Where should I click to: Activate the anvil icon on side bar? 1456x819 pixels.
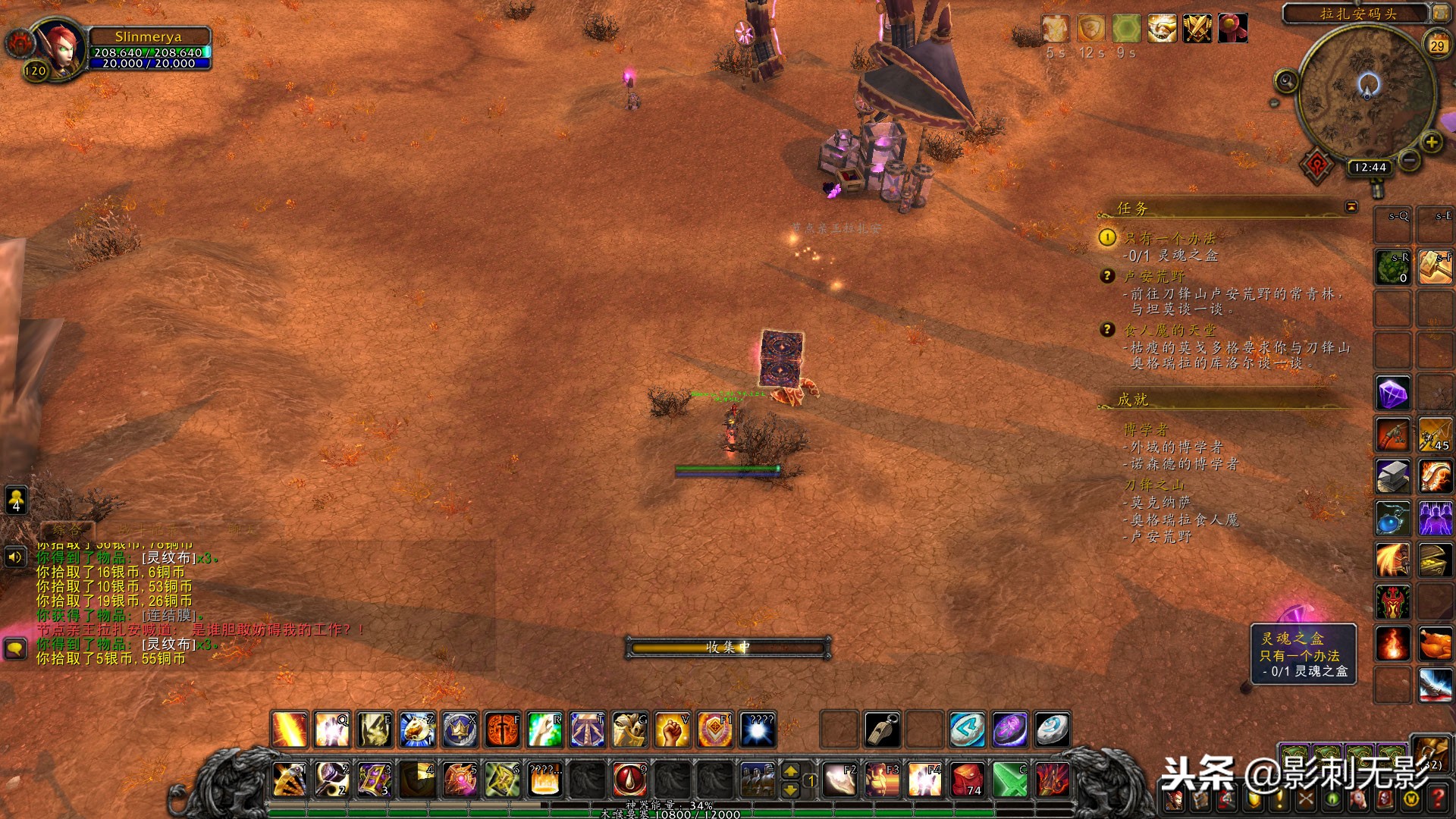tap(1393, 477)
